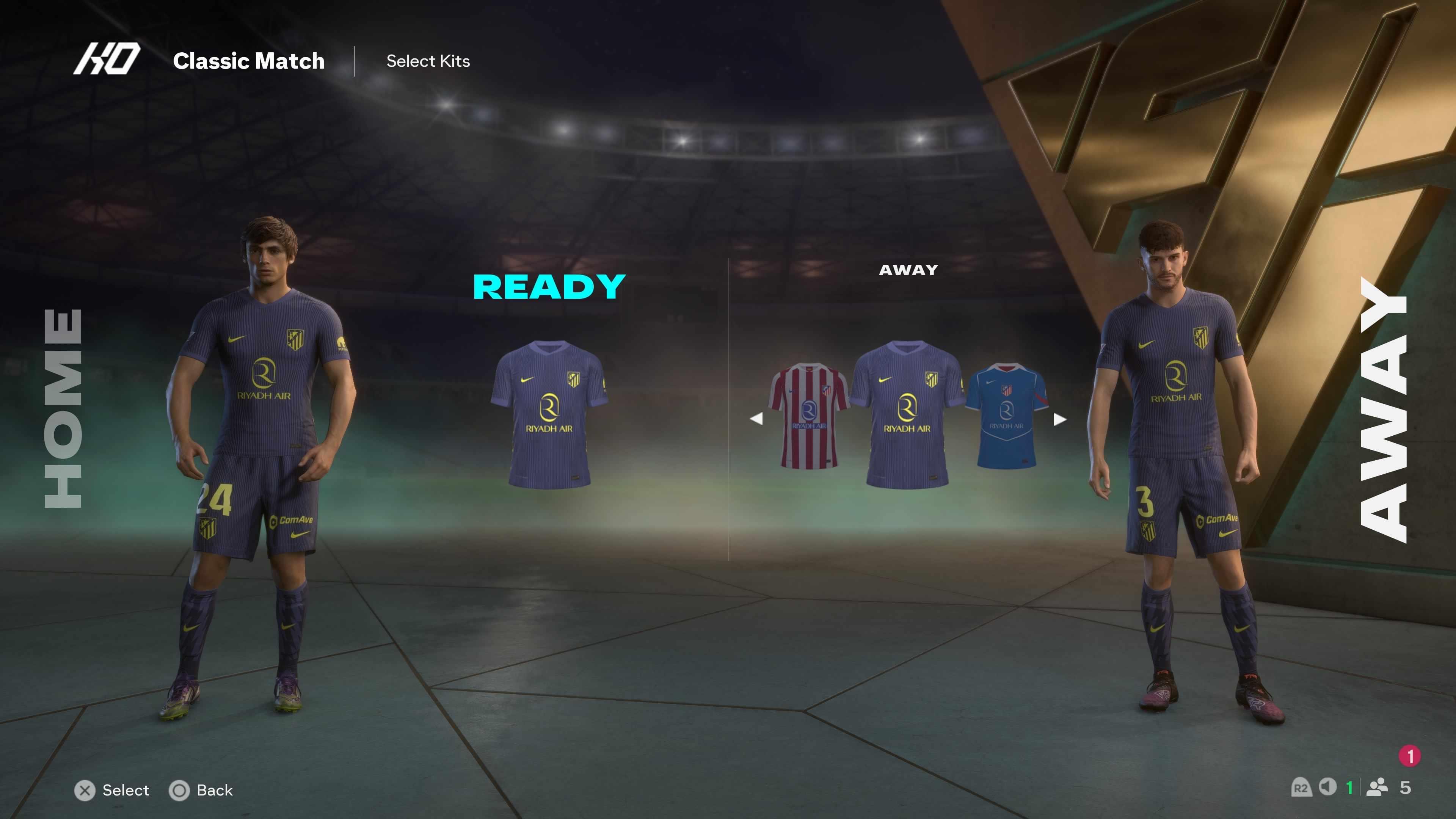Viewport: 1456px width, 819px height.
Task: Open the players party icon
Action: coord(1377,788)
